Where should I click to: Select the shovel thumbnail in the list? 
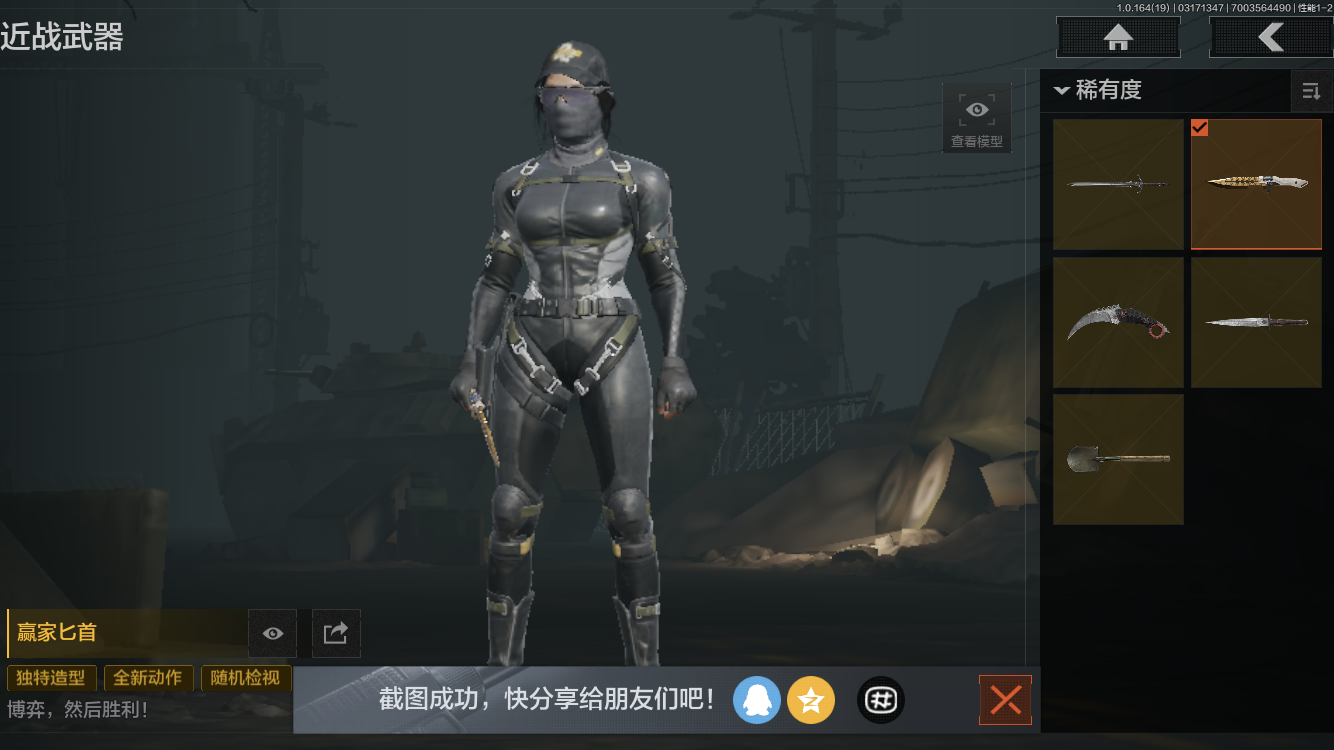(1118, 460)
